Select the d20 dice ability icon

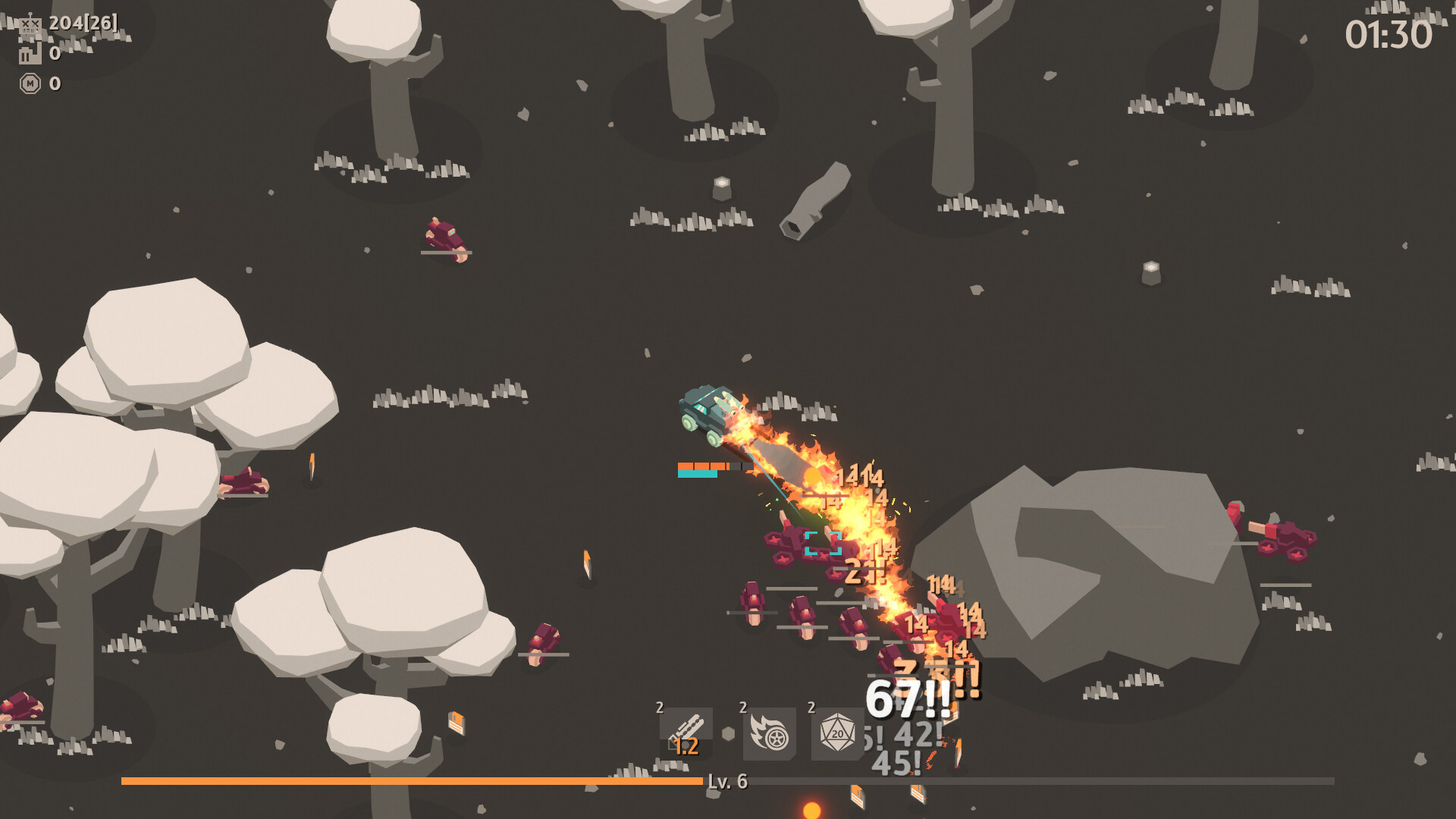(x=836, y=734)
